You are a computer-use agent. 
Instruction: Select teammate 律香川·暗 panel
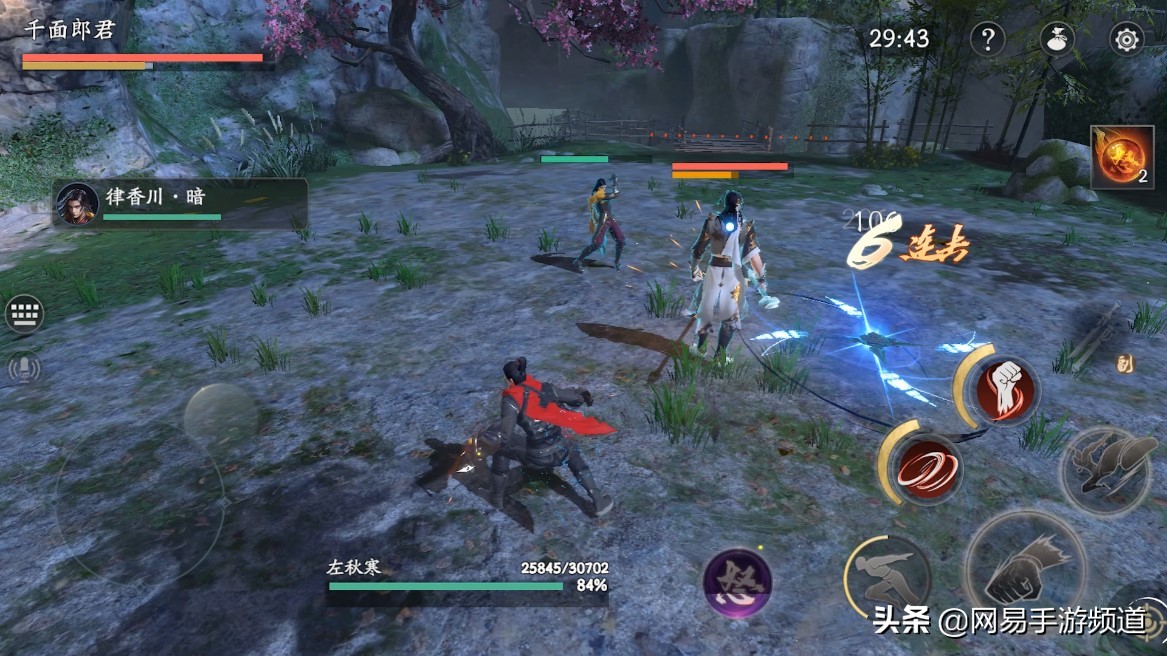180,203
